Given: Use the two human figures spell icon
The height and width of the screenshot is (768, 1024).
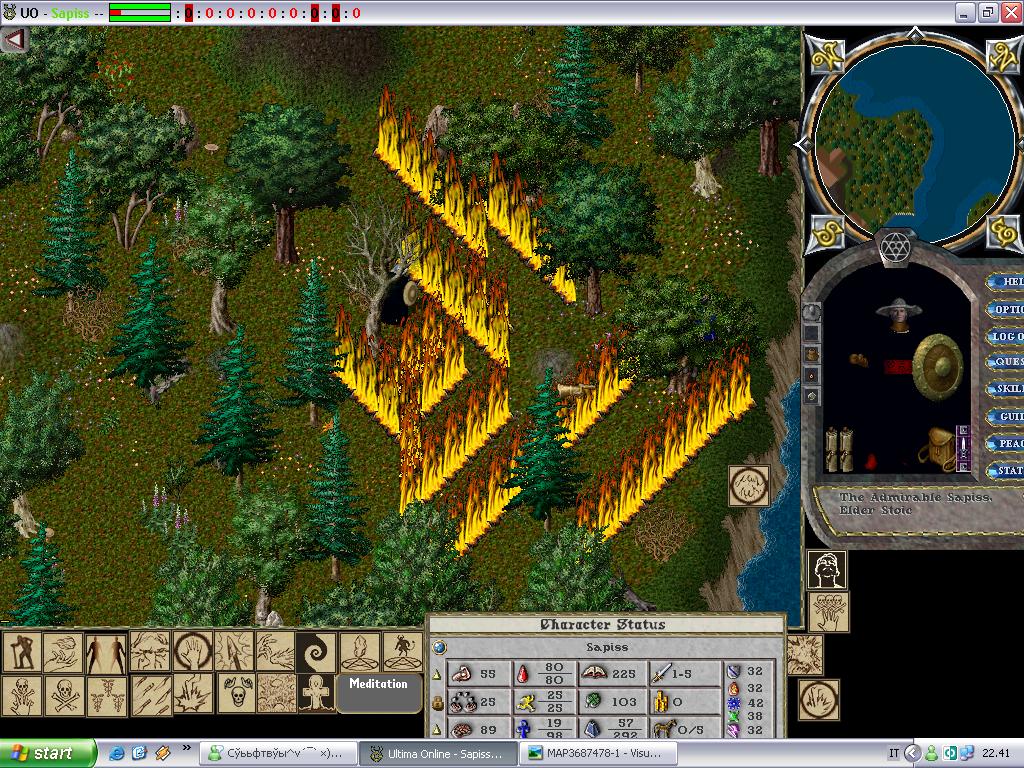Looking at the screenshot, I should (106, 652).
